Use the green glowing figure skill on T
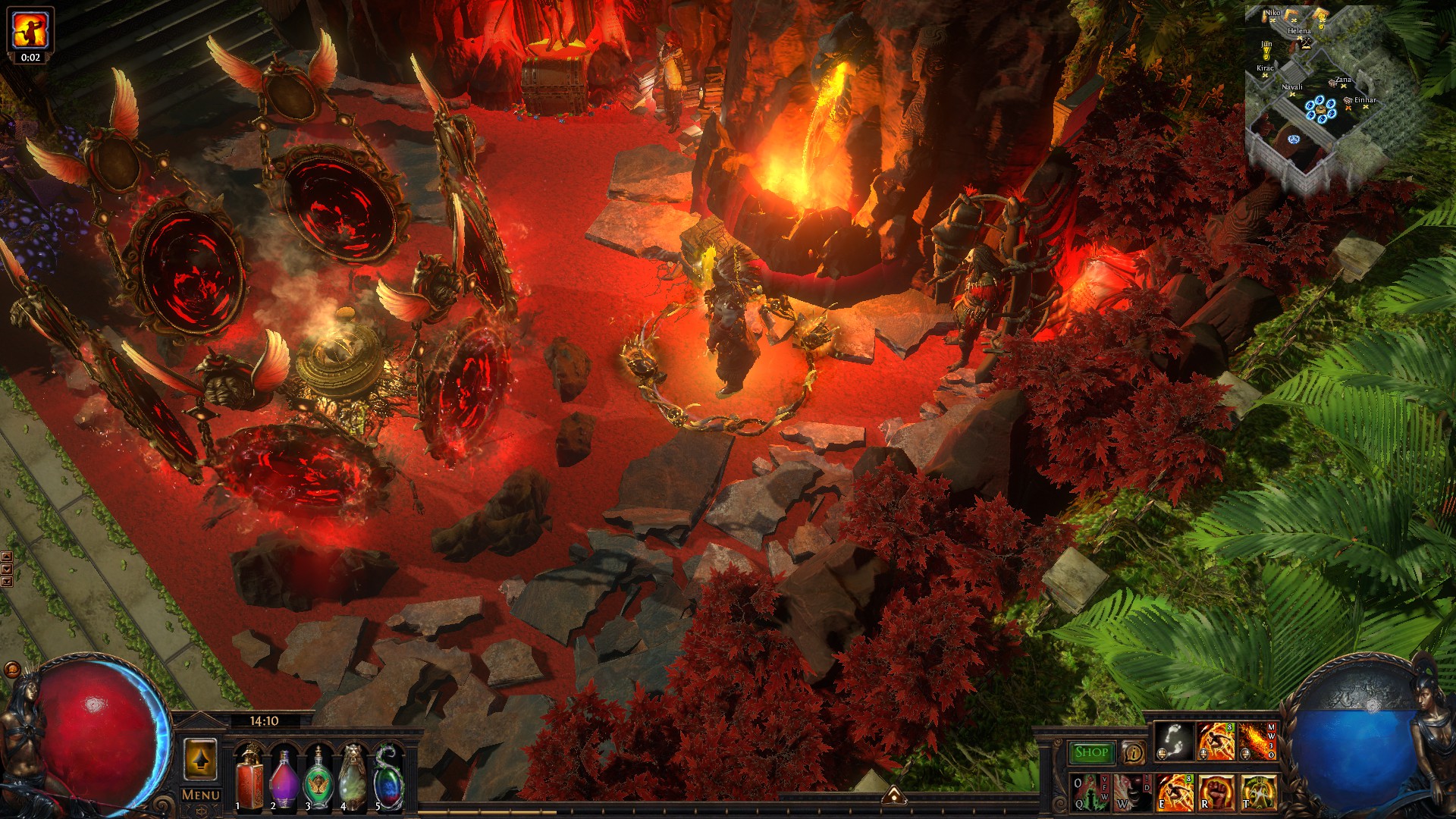The height and width of the screenshot is (819, 1456). click(x=1258, y=792)
